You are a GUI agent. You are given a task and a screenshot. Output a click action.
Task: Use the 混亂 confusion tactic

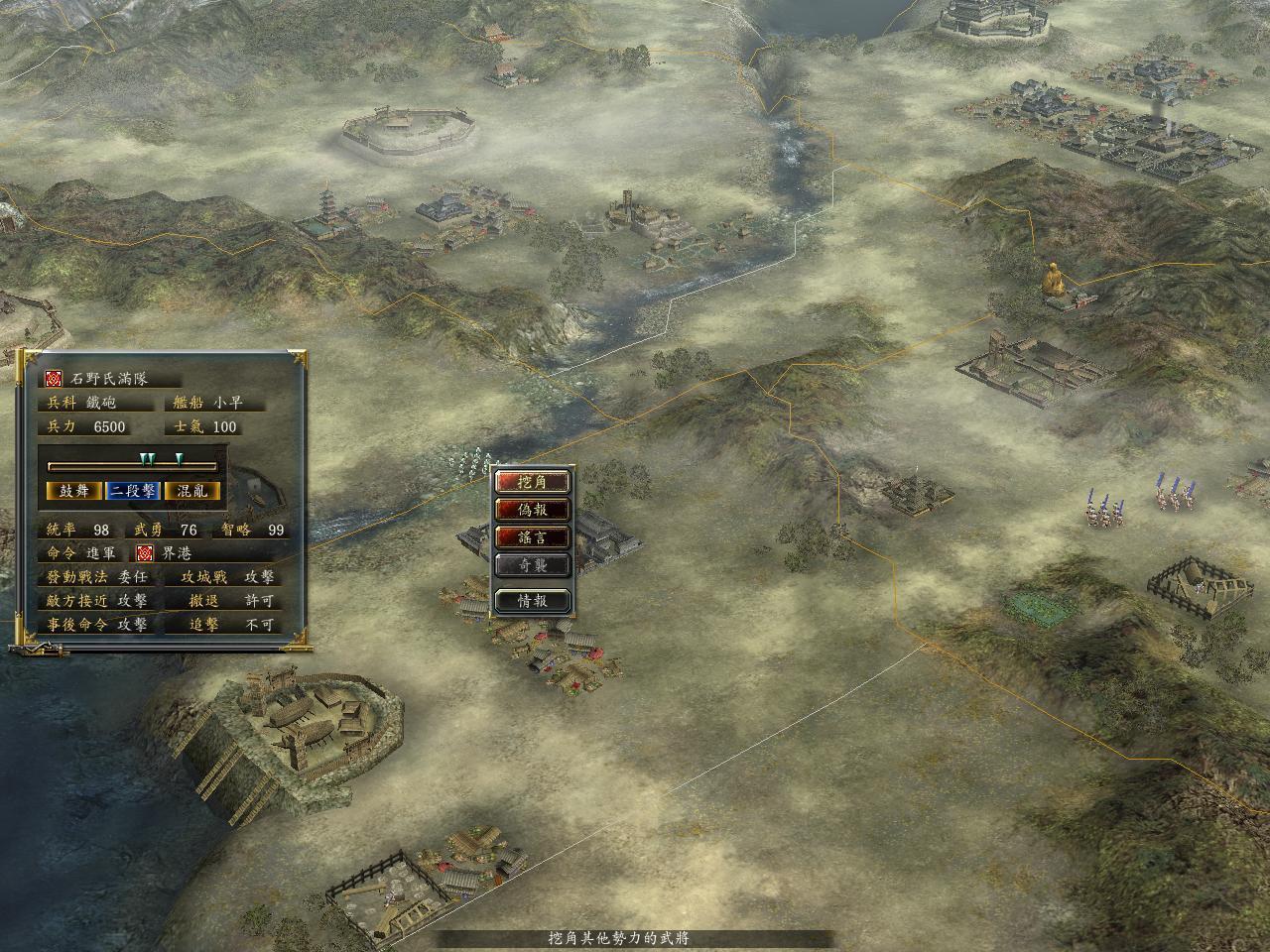(x=192, y=491)
